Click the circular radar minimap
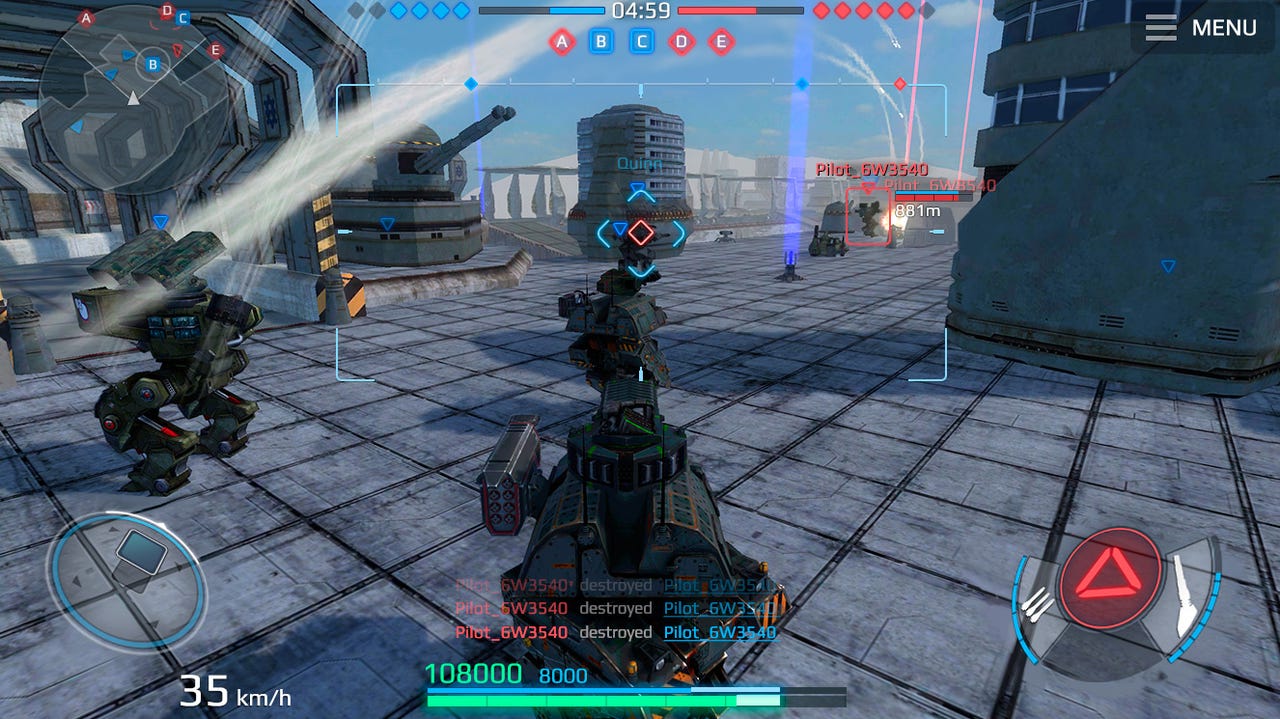 pyautogui.click(x=133, y=98)
